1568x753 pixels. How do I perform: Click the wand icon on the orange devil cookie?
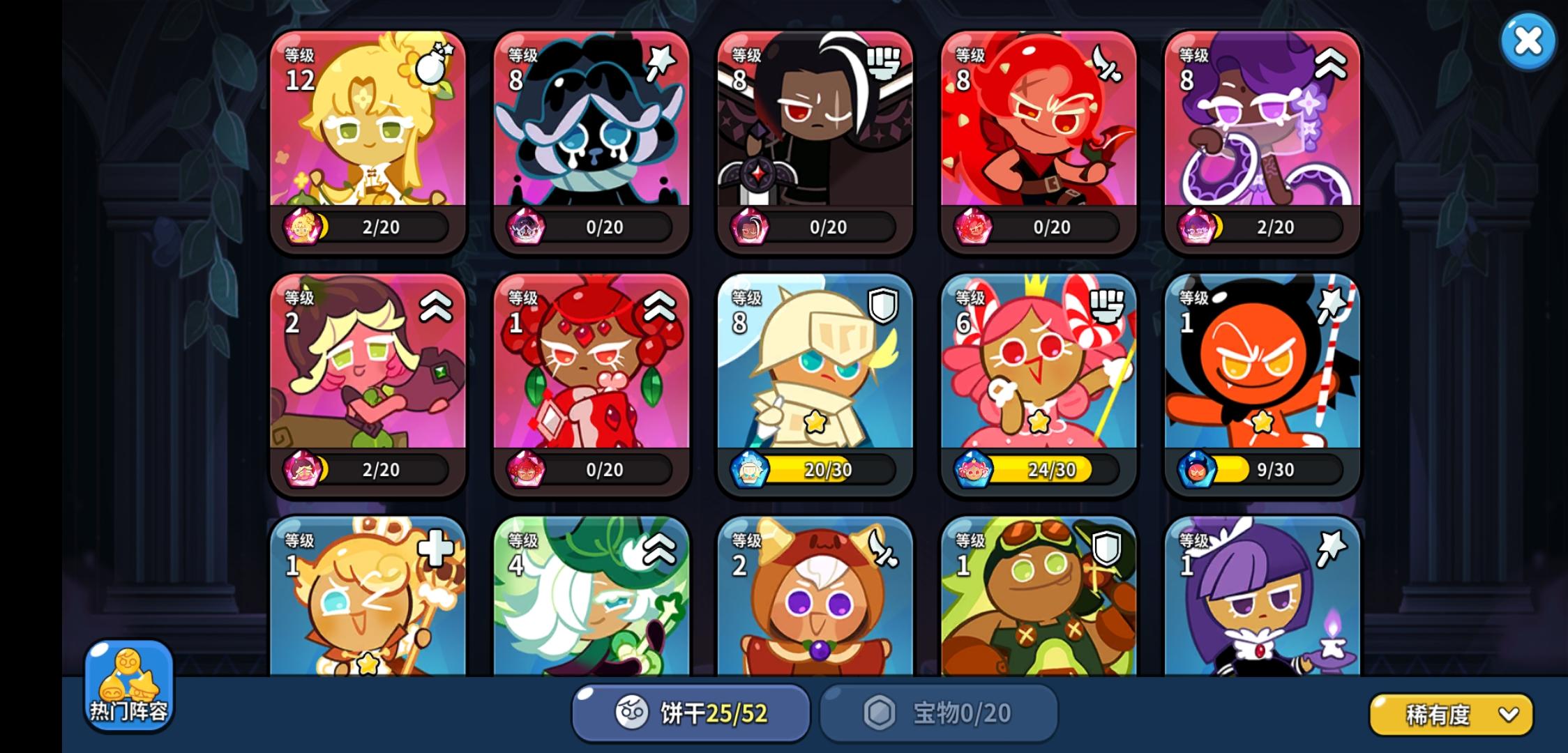click(1332, 305)
